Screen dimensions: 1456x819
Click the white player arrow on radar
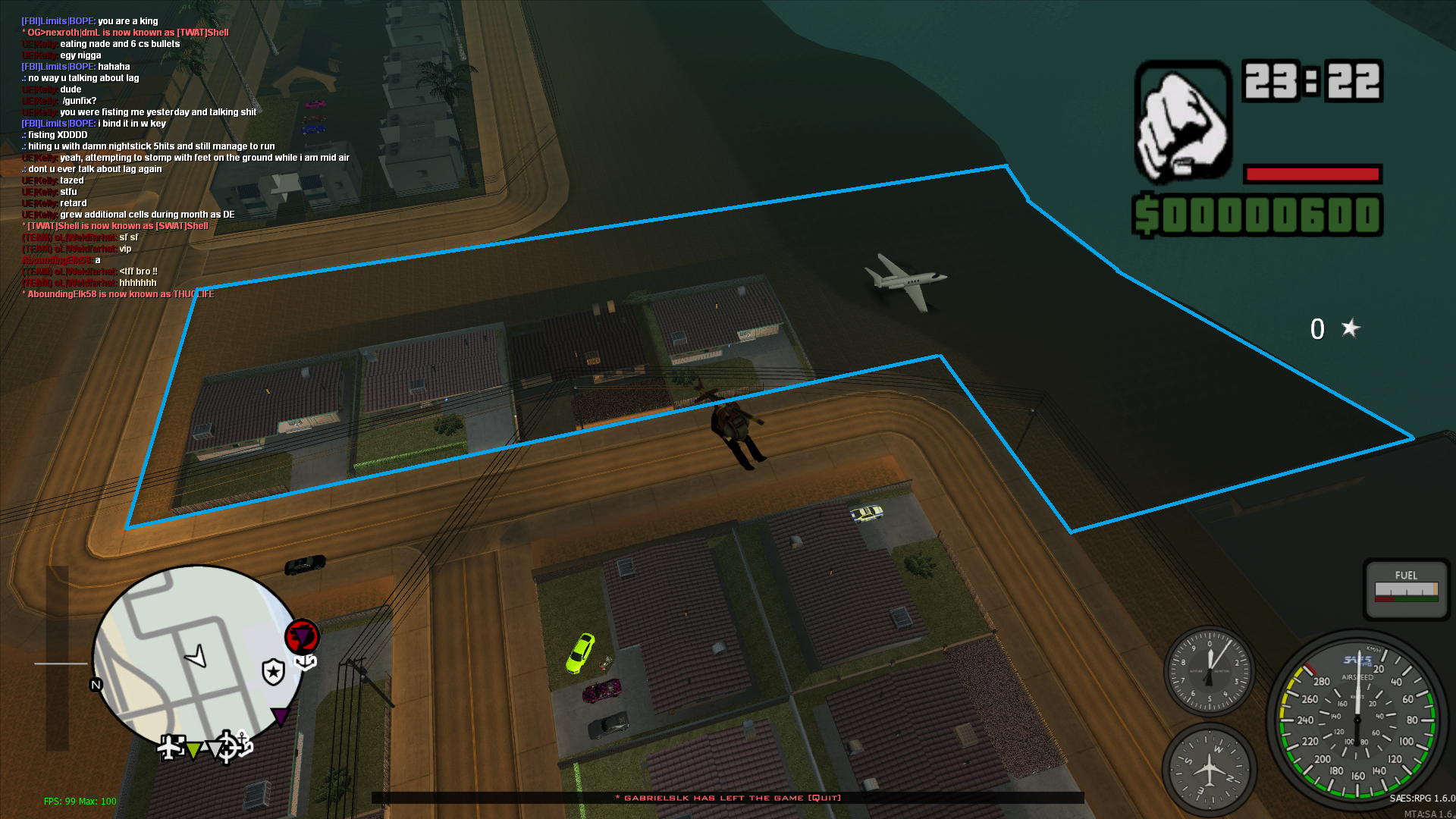tap(197, 656)
